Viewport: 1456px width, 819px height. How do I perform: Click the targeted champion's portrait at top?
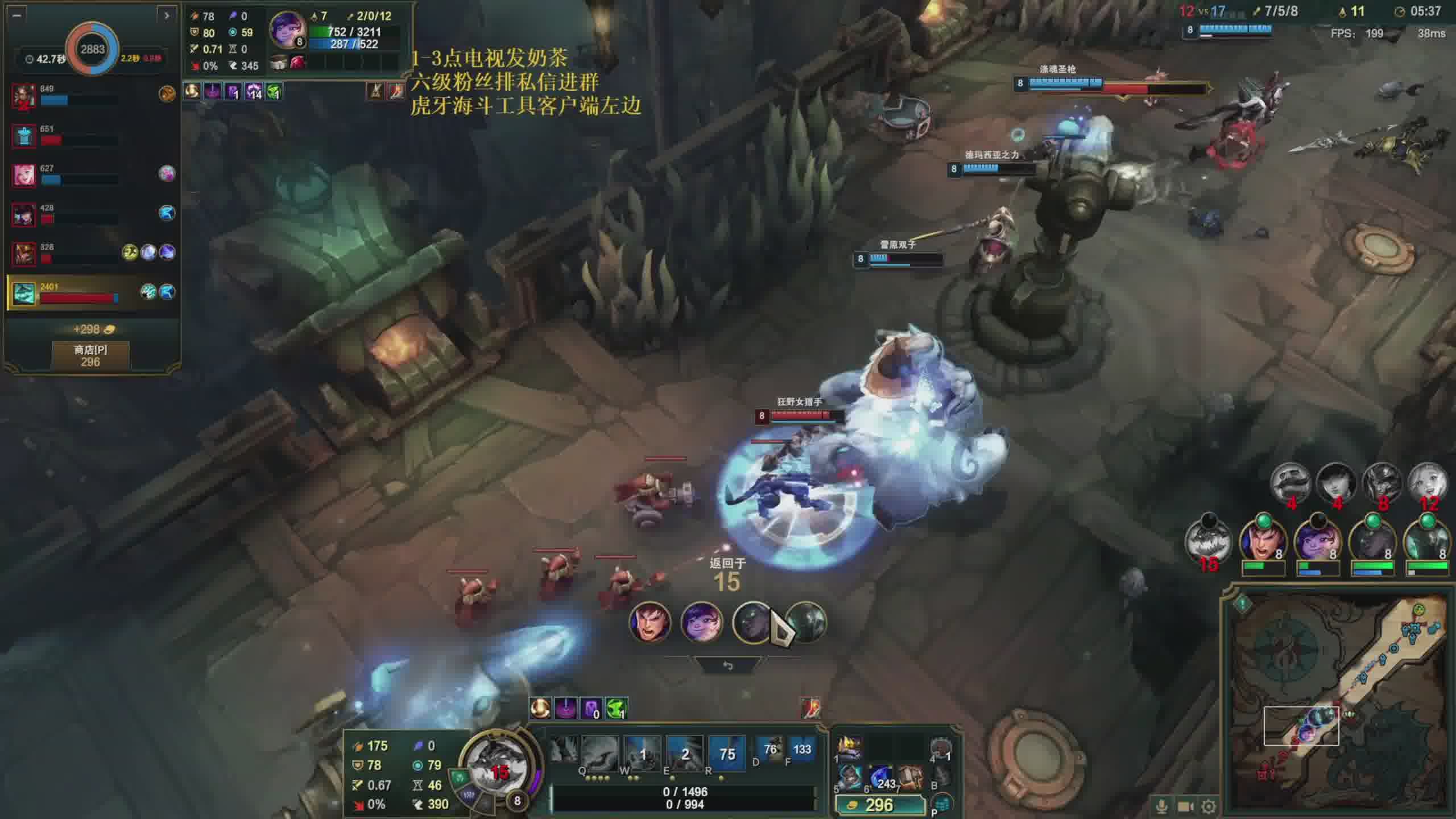(x=286, y=28)
